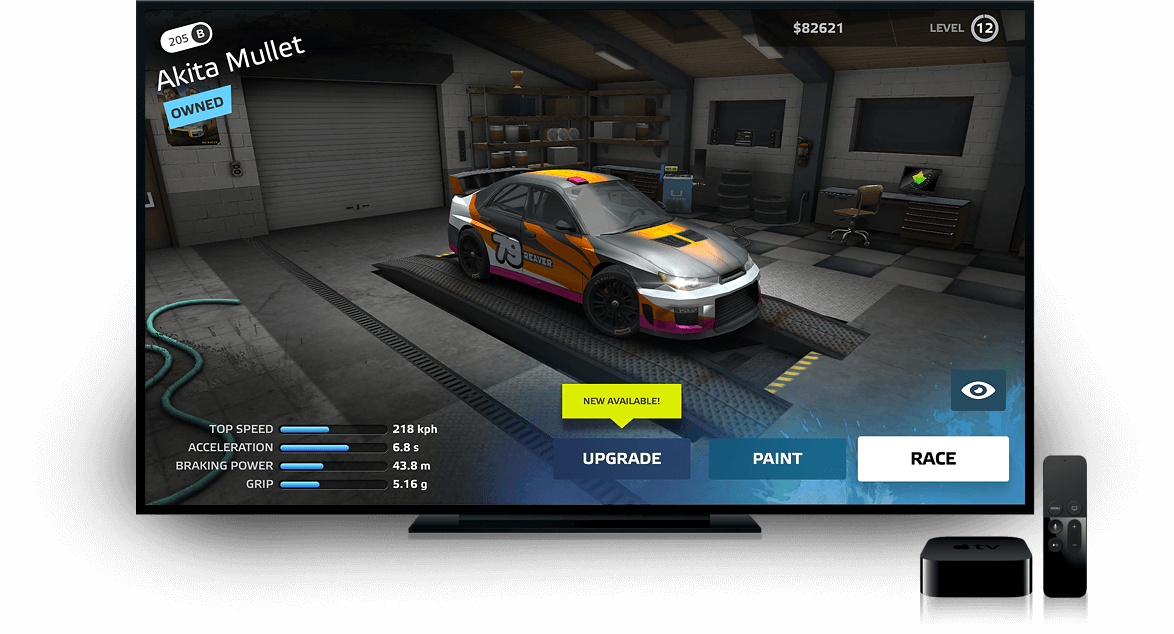The height and width of the screenshot is (634, 1174).
Task: Start a race with the Race button
Action: pyautogui.click(x=933, y=459)
